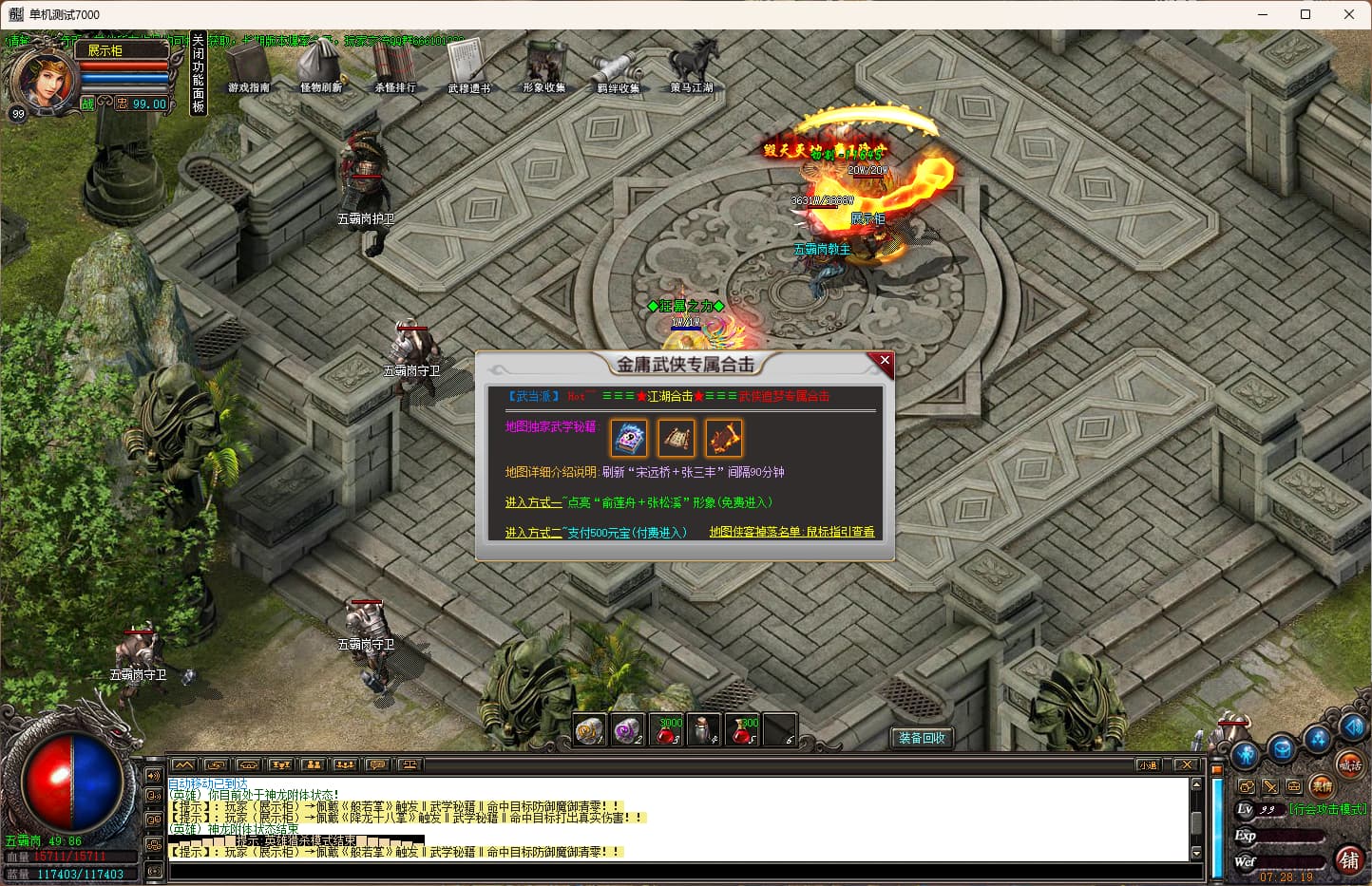Click the 小退 logout button
The image size is (1372, 886).
pyautogui.click(x=1149, y=764)
